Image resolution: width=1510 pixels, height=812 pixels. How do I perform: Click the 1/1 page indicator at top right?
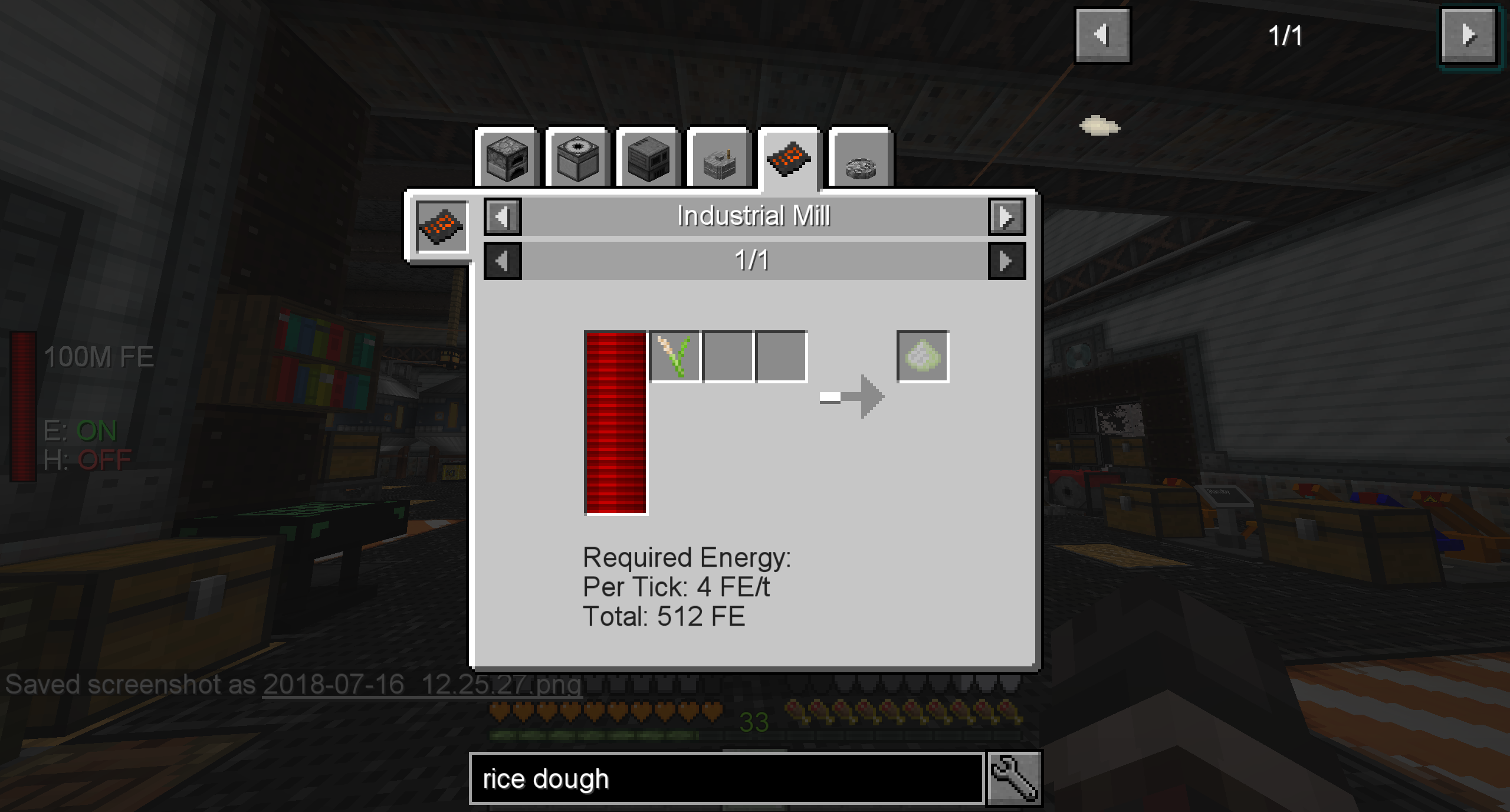[x=1286, y=34]
